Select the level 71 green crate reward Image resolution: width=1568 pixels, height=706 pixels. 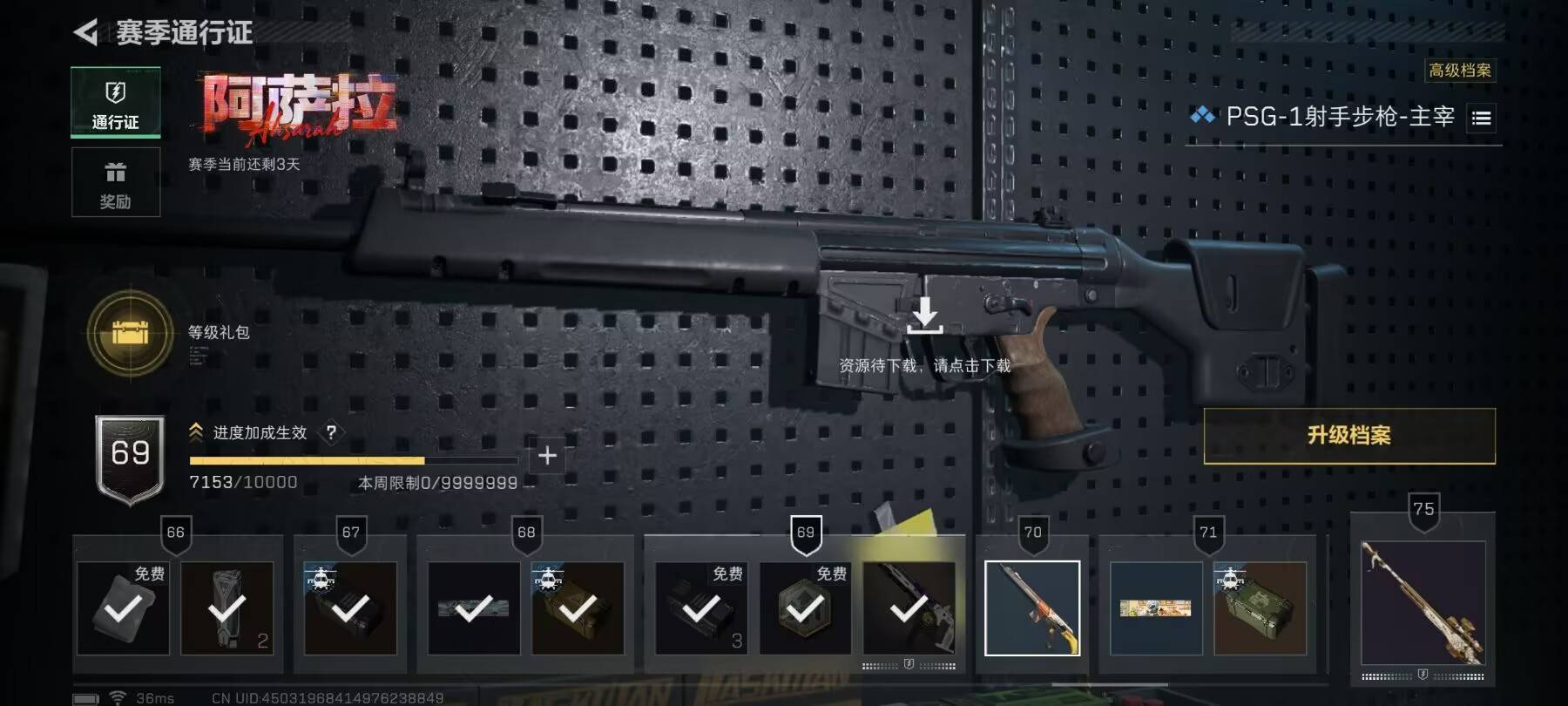(1260, 608)
